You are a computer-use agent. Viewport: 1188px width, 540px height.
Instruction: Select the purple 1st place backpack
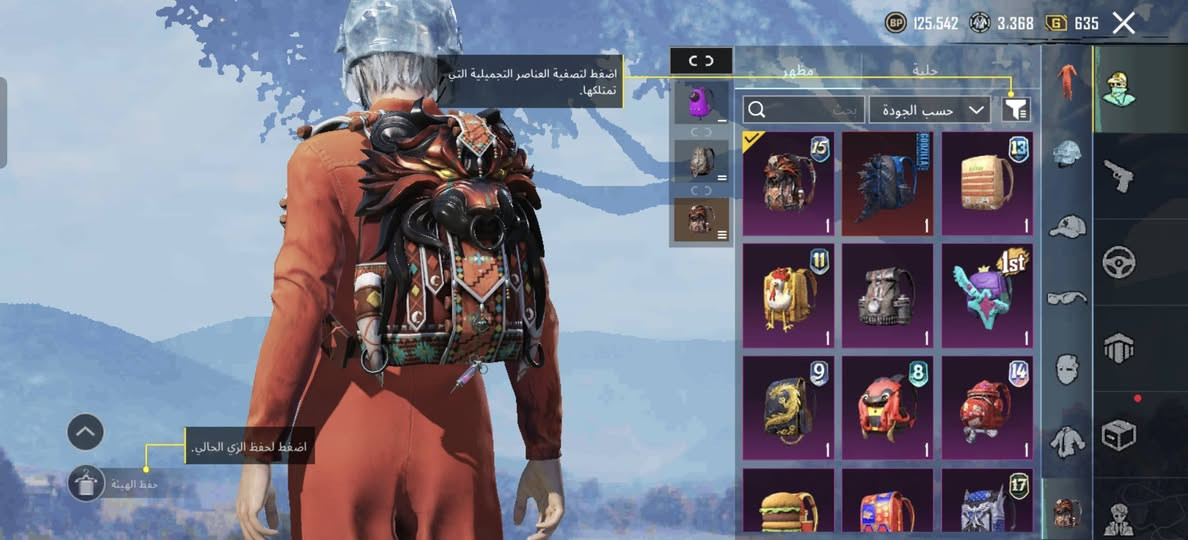click(x=988, y=295)
